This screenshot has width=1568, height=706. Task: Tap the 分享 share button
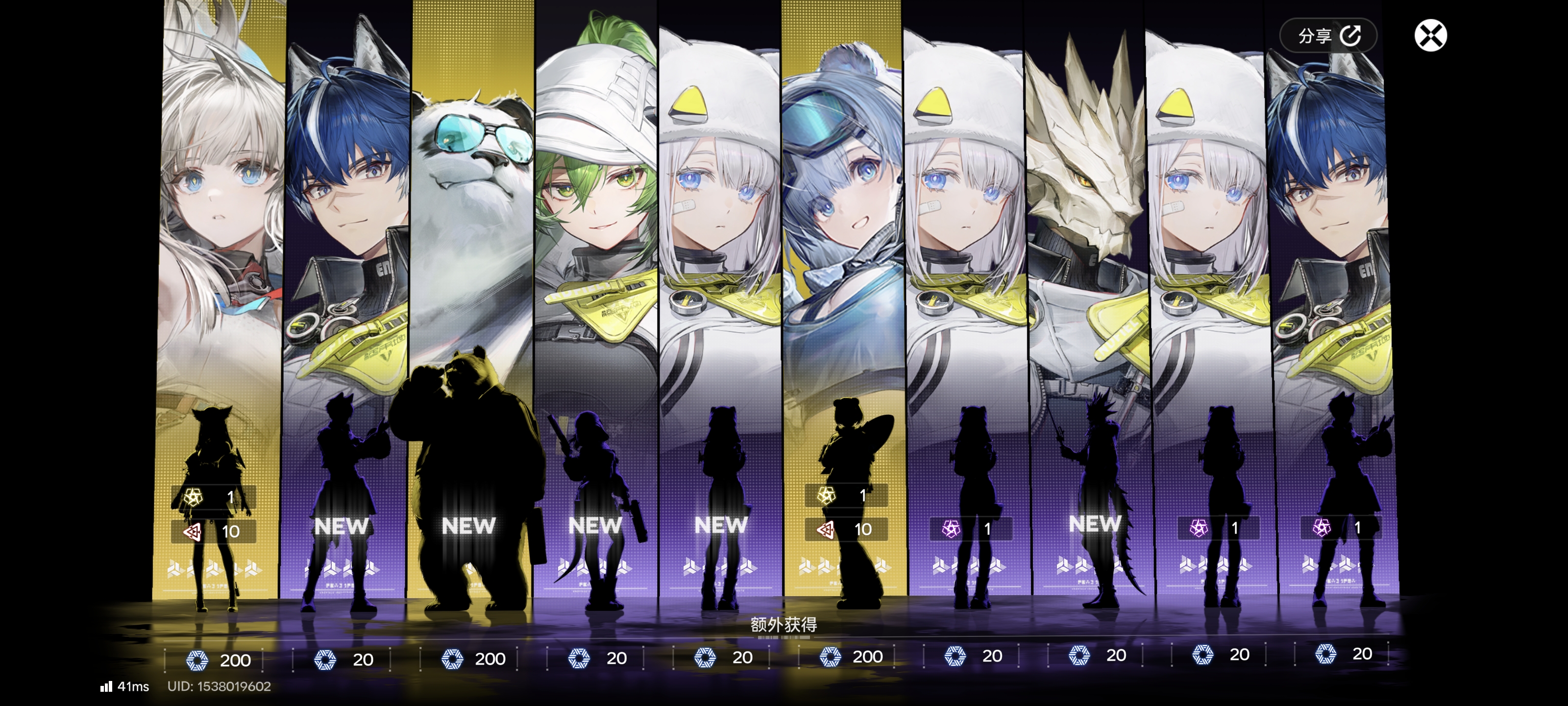tap(1327, 36)
